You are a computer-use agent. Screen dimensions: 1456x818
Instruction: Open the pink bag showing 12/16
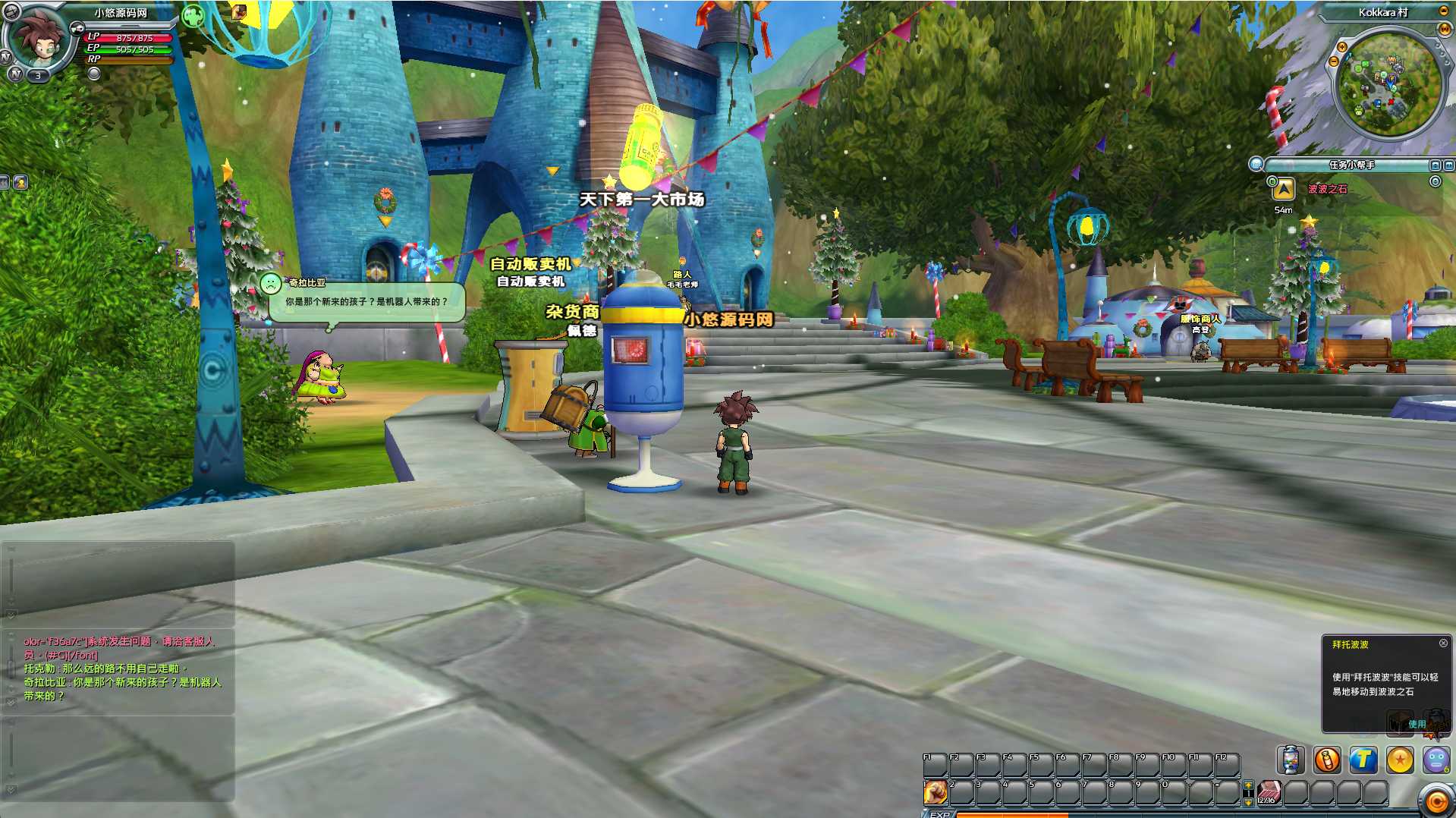click(1269, 792)
